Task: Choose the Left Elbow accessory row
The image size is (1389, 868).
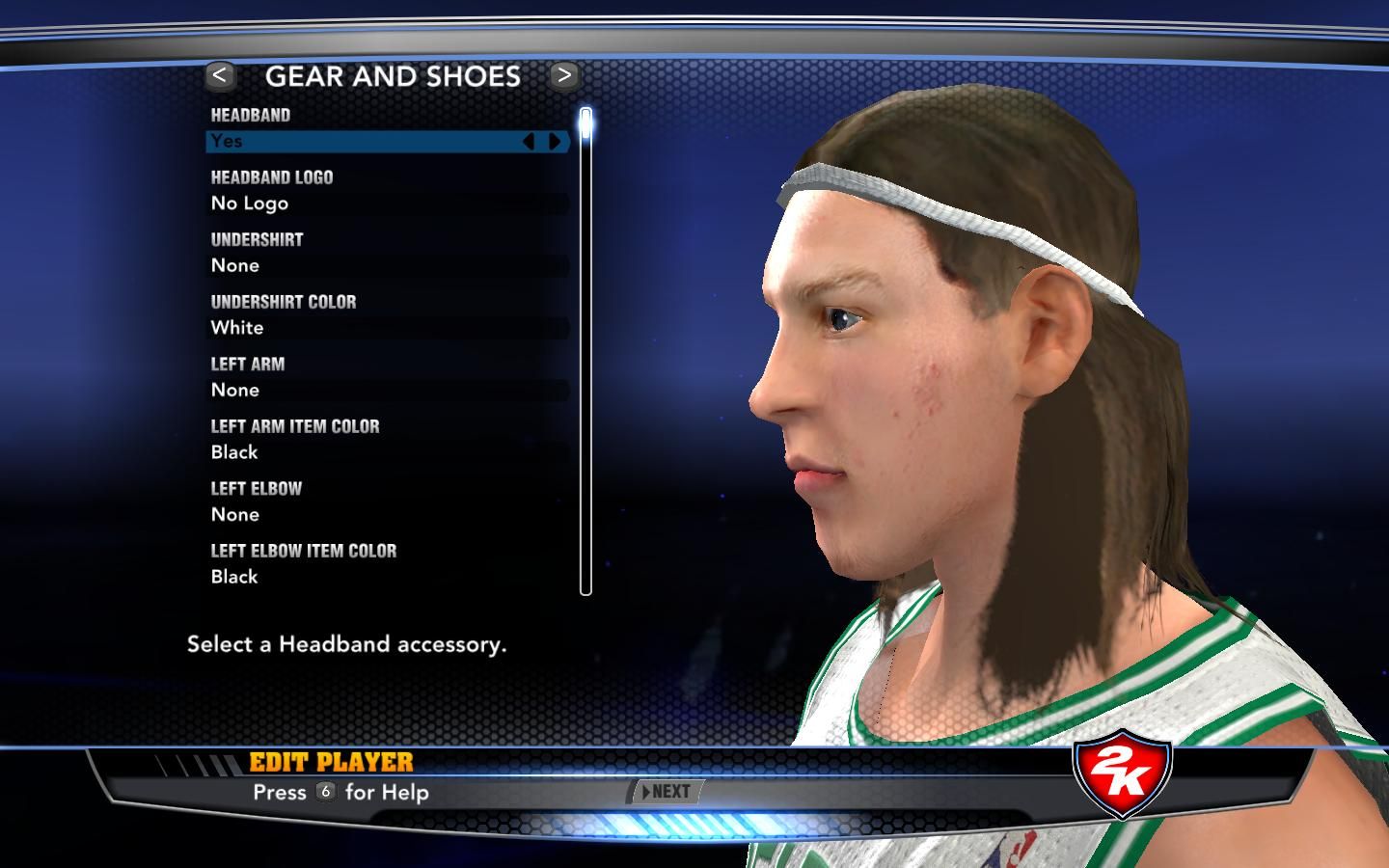Action: 386,514
